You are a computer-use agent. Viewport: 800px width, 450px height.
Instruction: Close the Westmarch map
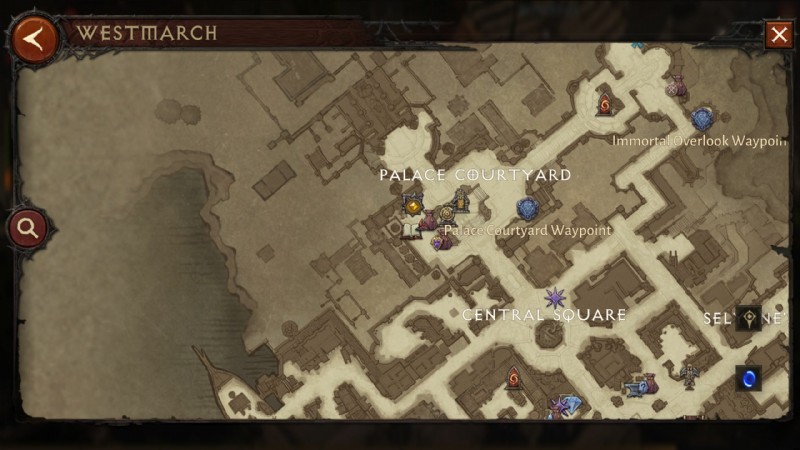click(x=779, y=35)
